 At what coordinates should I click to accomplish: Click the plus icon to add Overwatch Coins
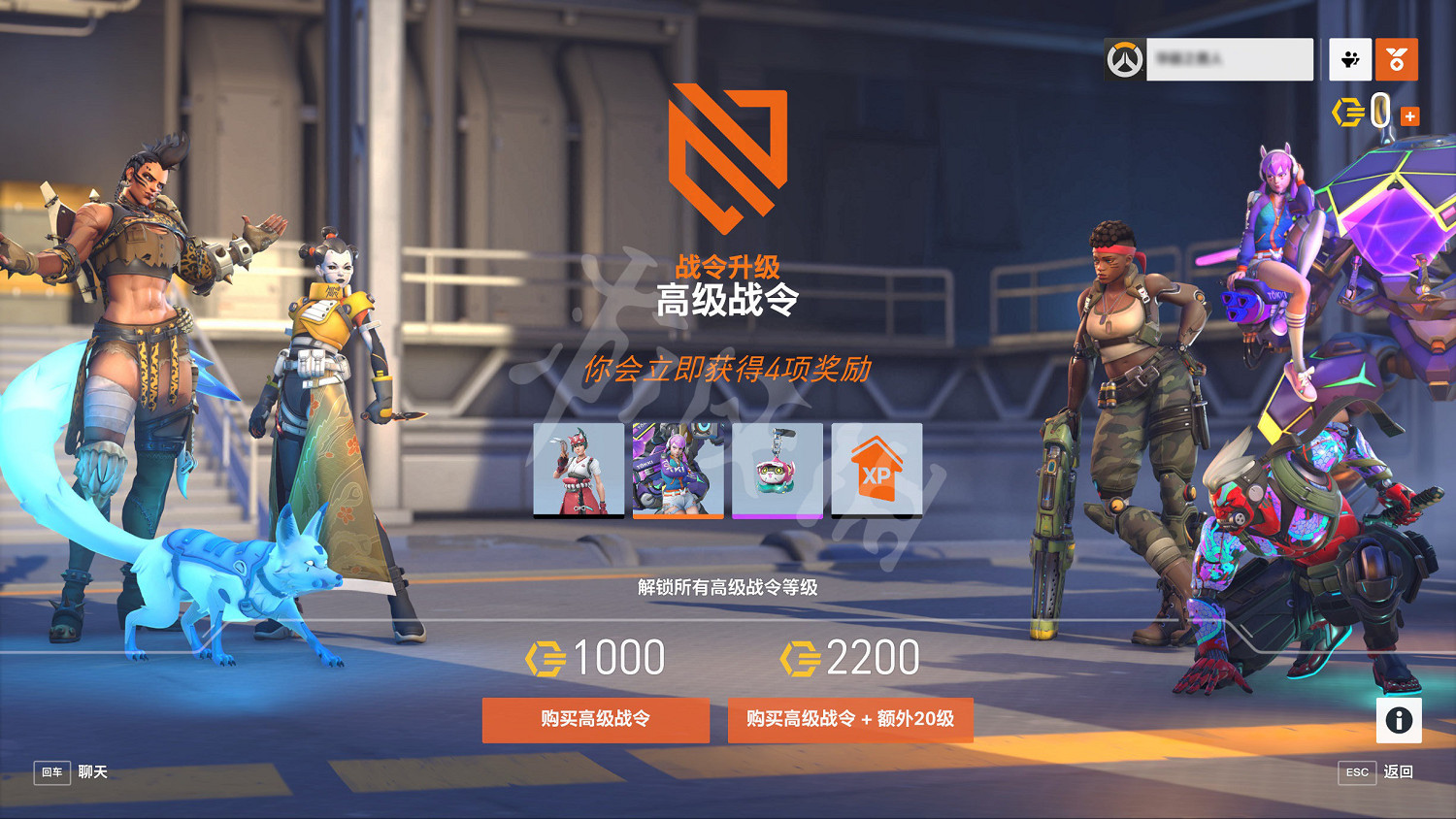1409,115
